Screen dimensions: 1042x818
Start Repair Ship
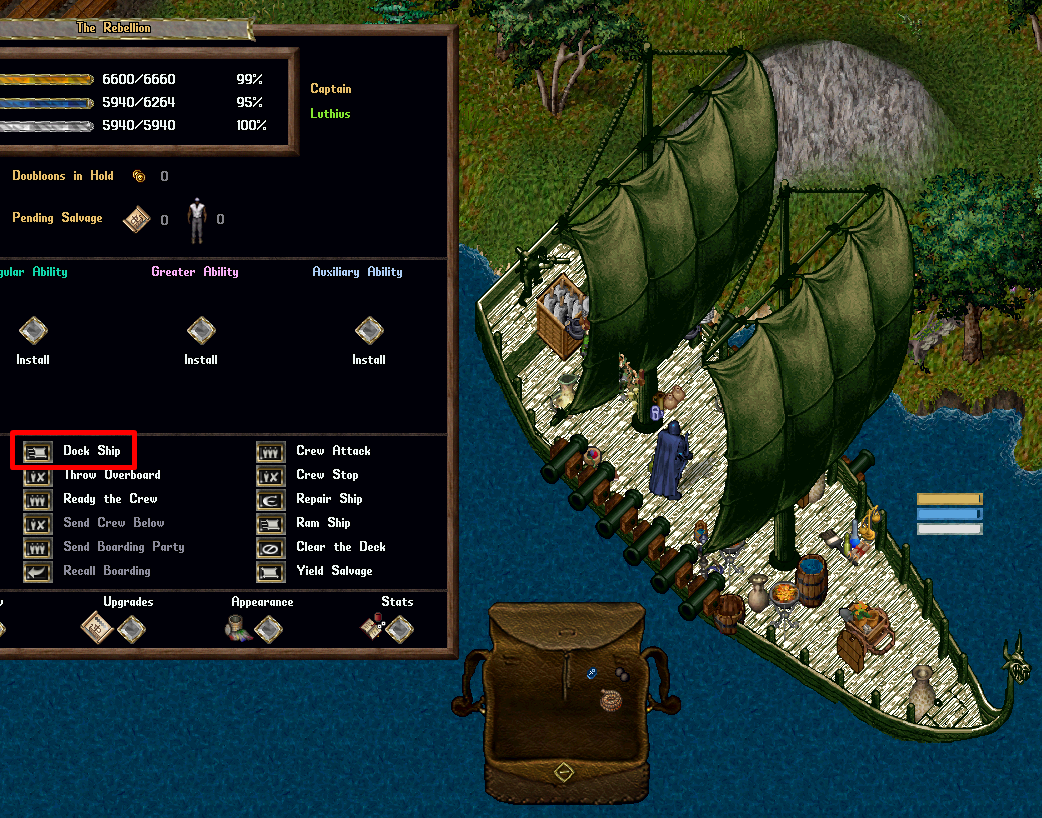[271, 499]
